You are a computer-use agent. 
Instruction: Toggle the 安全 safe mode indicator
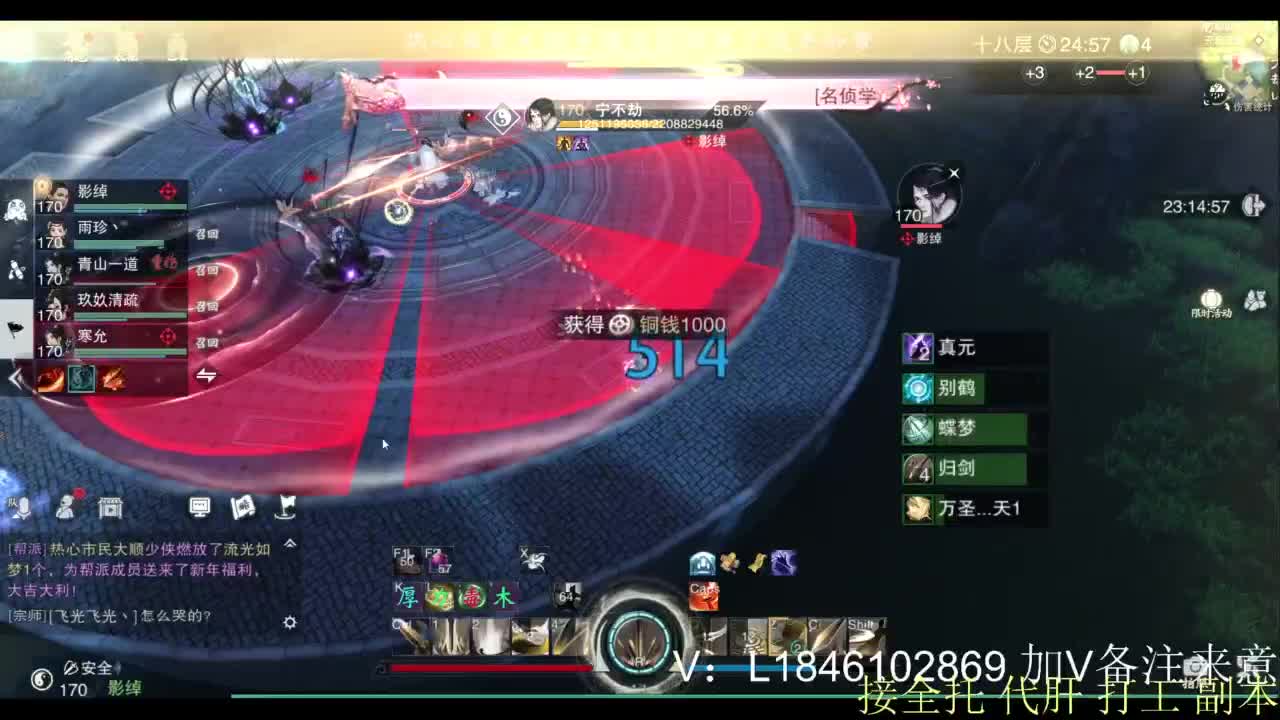(x=88, y=666)
